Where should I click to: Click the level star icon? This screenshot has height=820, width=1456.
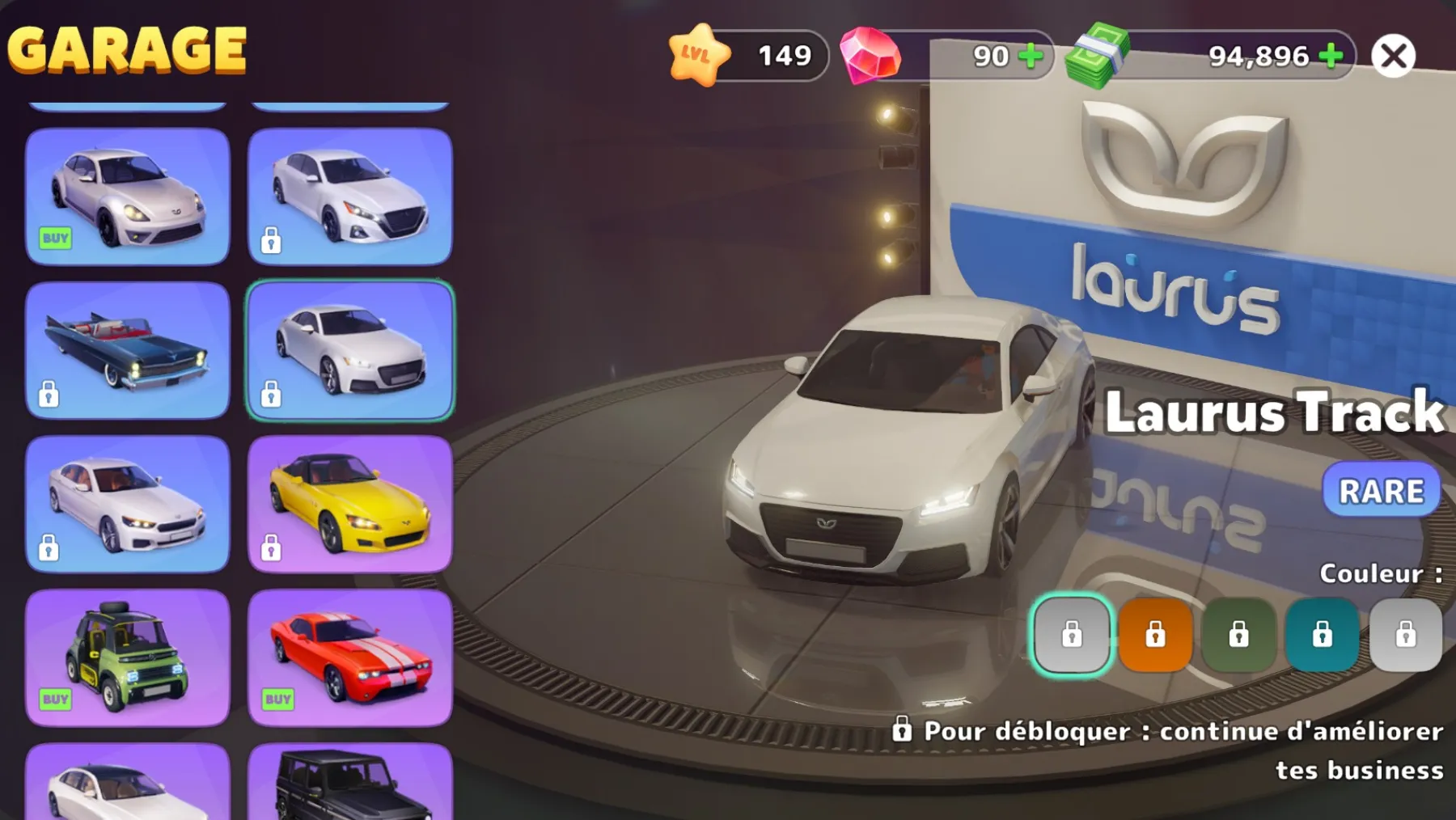pyautogui.click(x=697, y=55)
